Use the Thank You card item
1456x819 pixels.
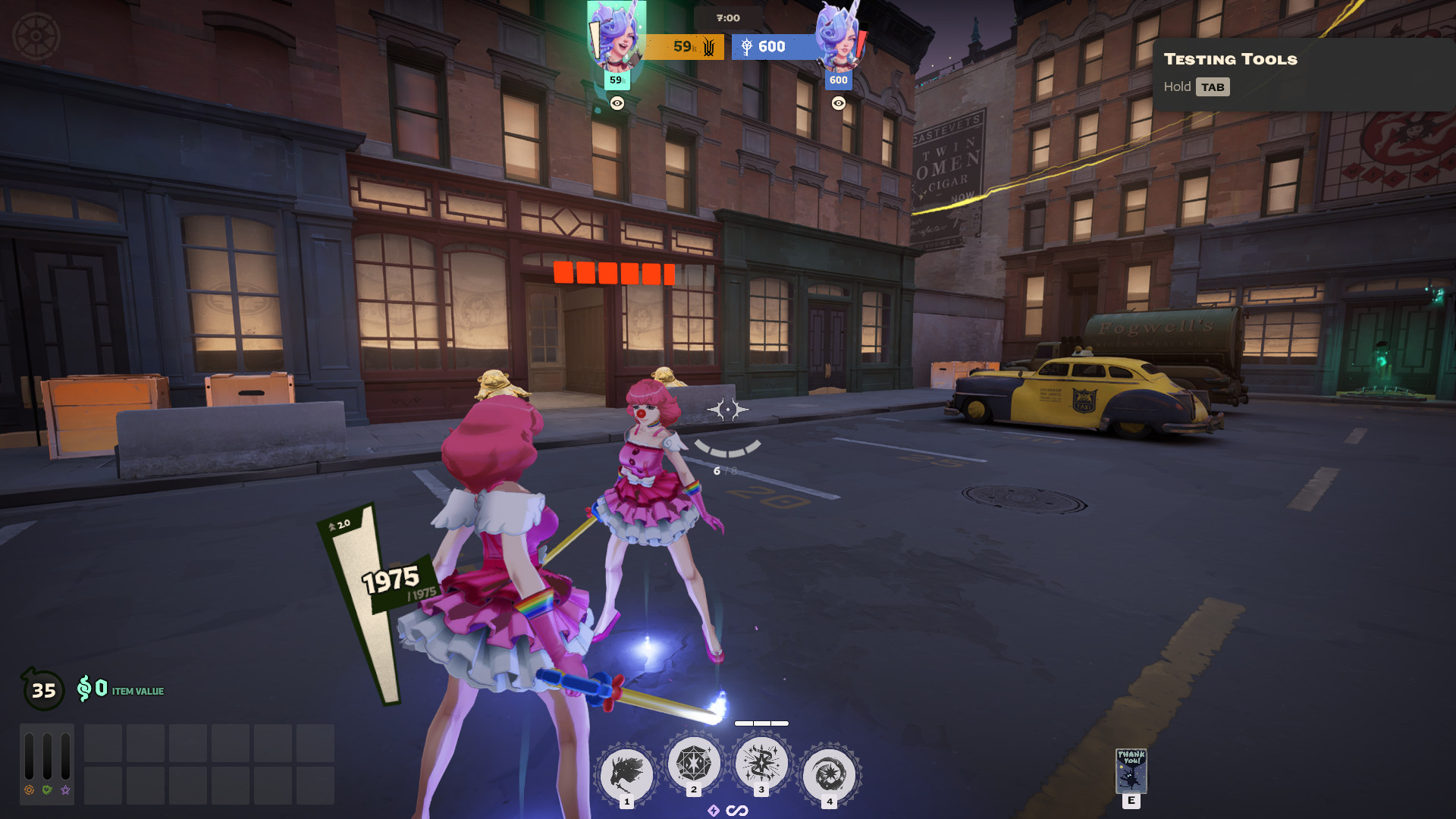click(1131, 770)
